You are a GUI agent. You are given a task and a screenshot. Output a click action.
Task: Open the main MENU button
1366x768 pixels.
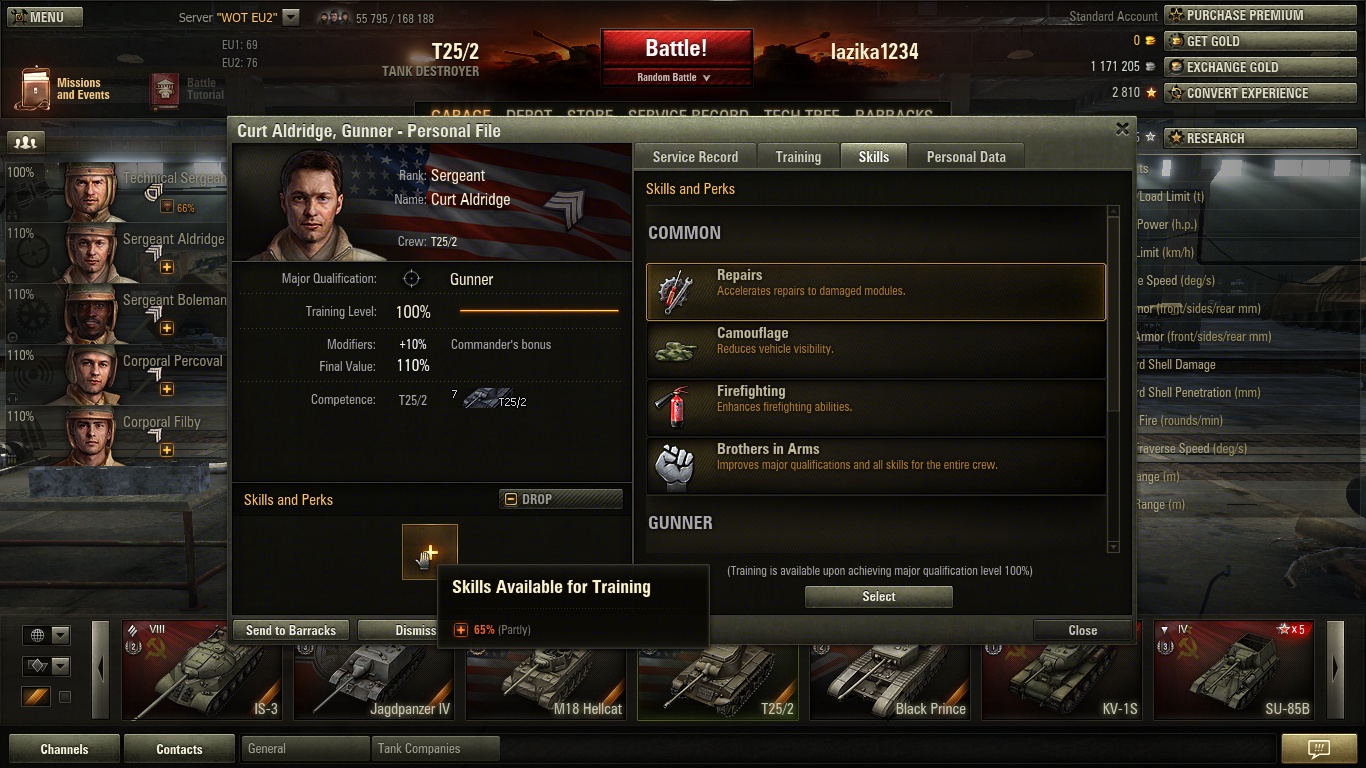[x=45, y=17]
